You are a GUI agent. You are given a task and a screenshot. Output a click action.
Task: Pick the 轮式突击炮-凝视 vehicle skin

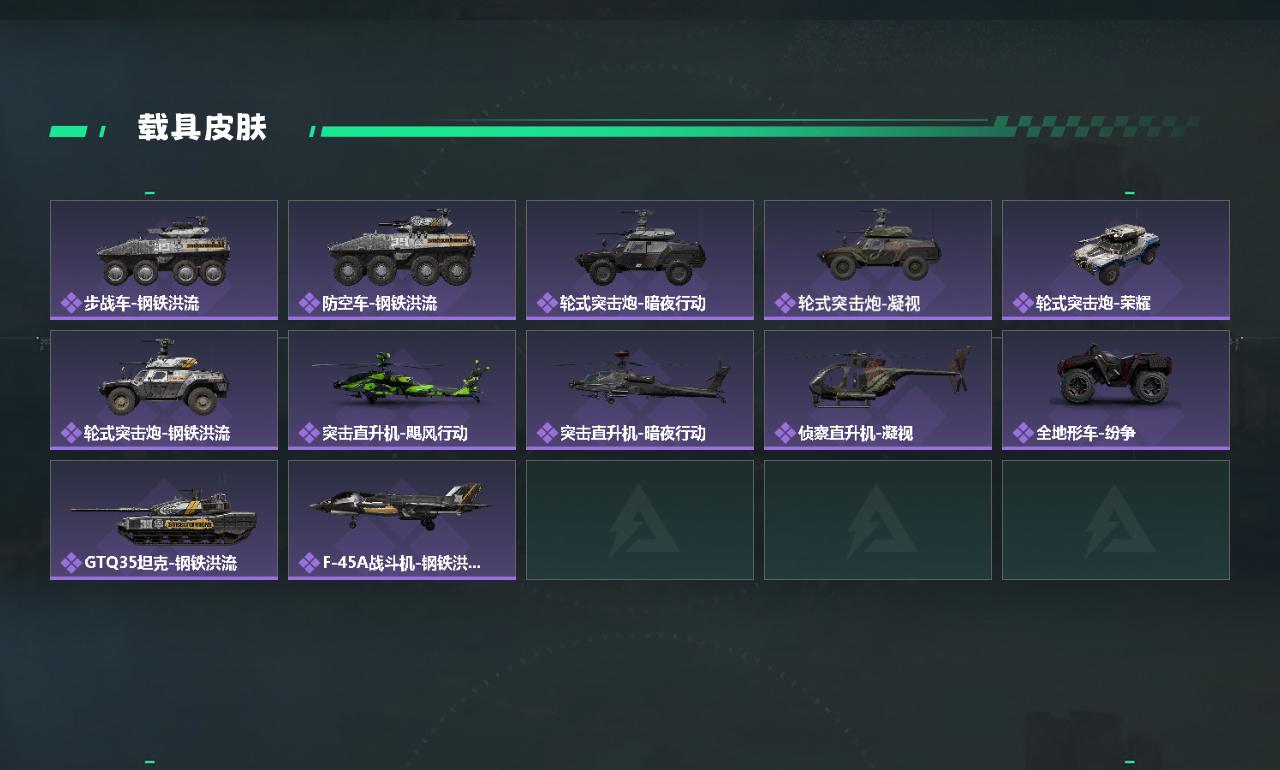pyautogui.click(x=878, y=259)
